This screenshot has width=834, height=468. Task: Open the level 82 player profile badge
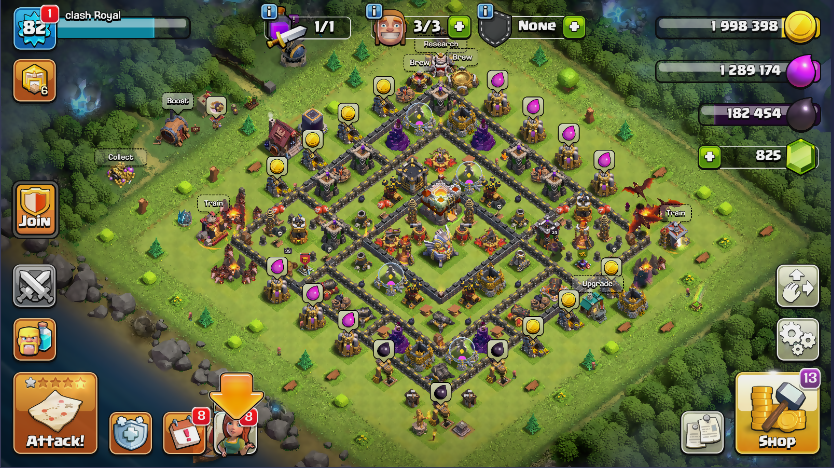[x=30, y=28]
